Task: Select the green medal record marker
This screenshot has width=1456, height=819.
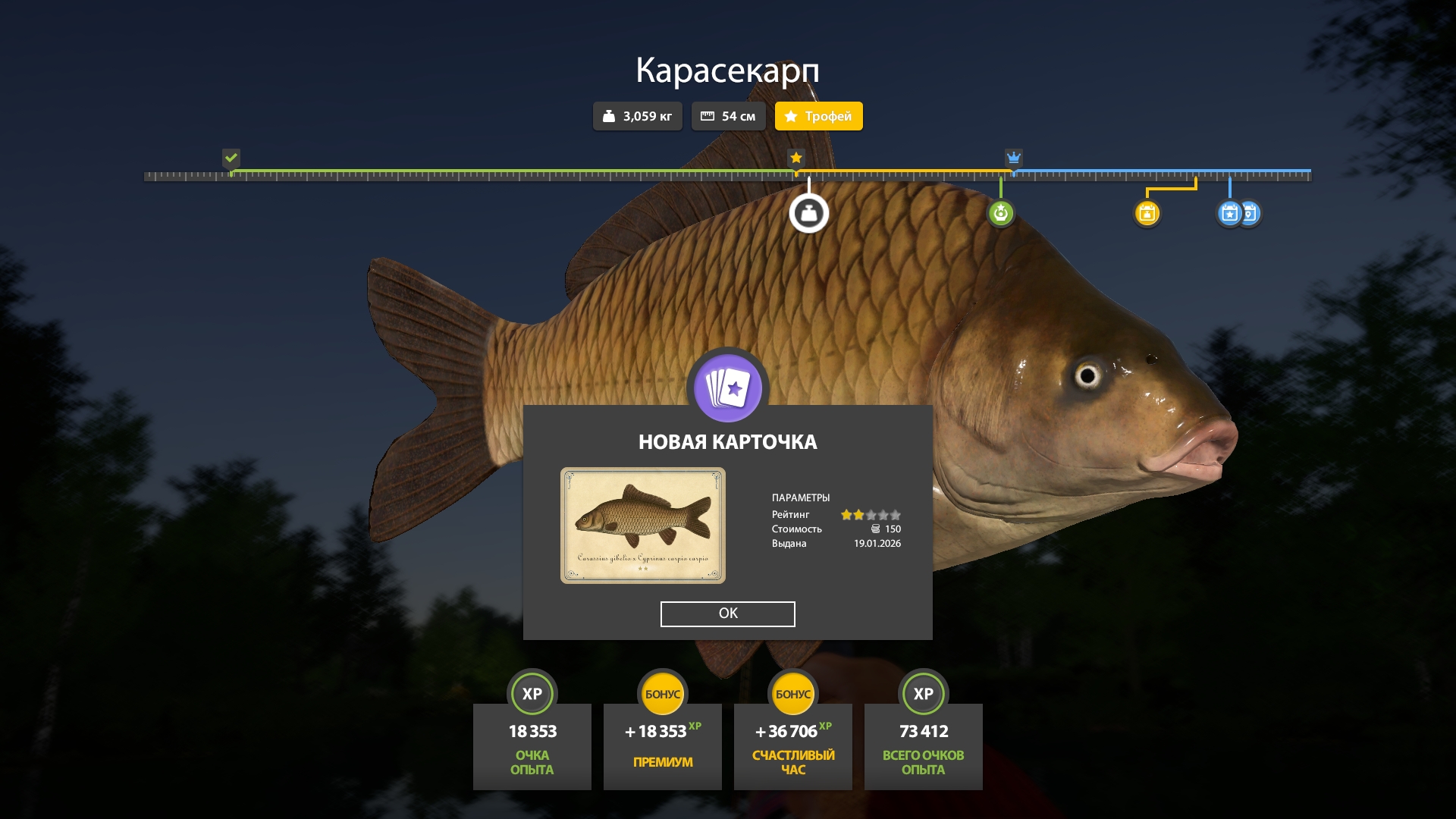Action: [1000, 213]
